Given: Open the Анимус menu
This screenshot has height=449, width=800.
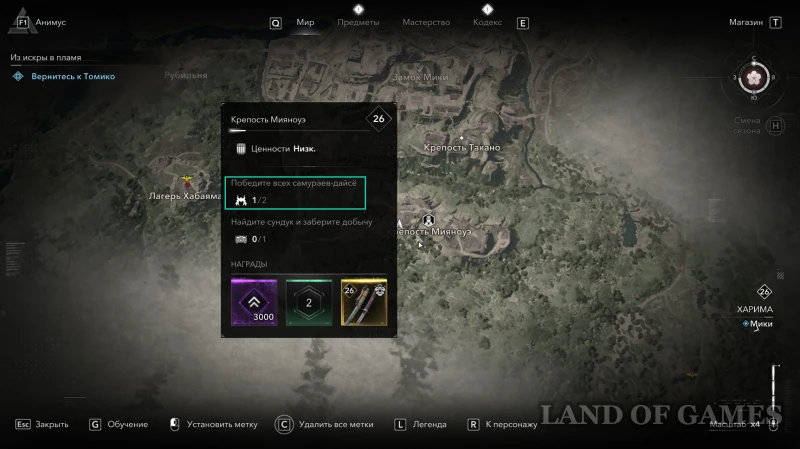Looking at the screenshot, I should pos(50,22).
